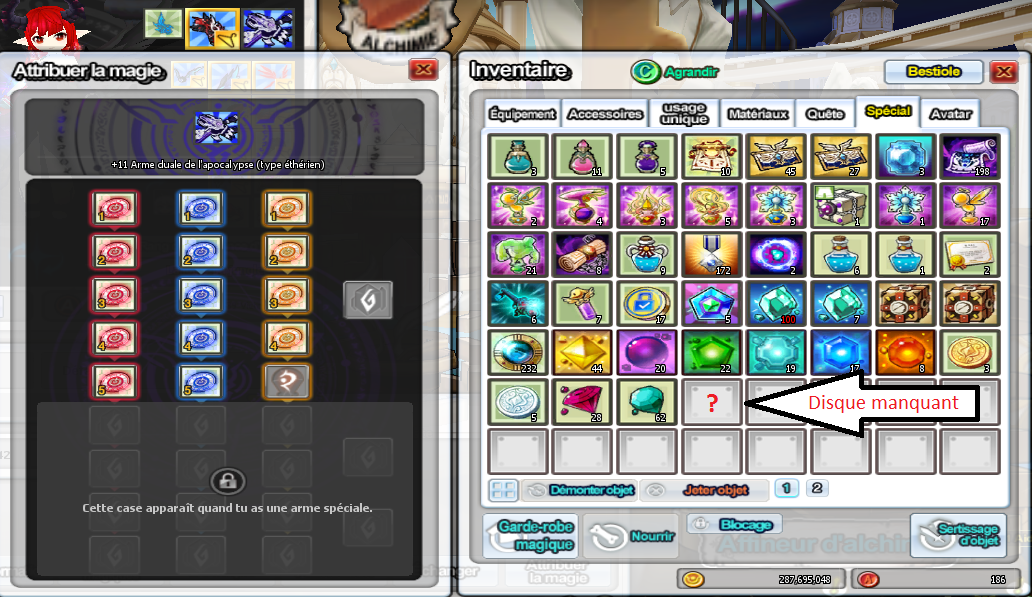Click the Nourrir button
1032x597 pixels.
point(631,537)
